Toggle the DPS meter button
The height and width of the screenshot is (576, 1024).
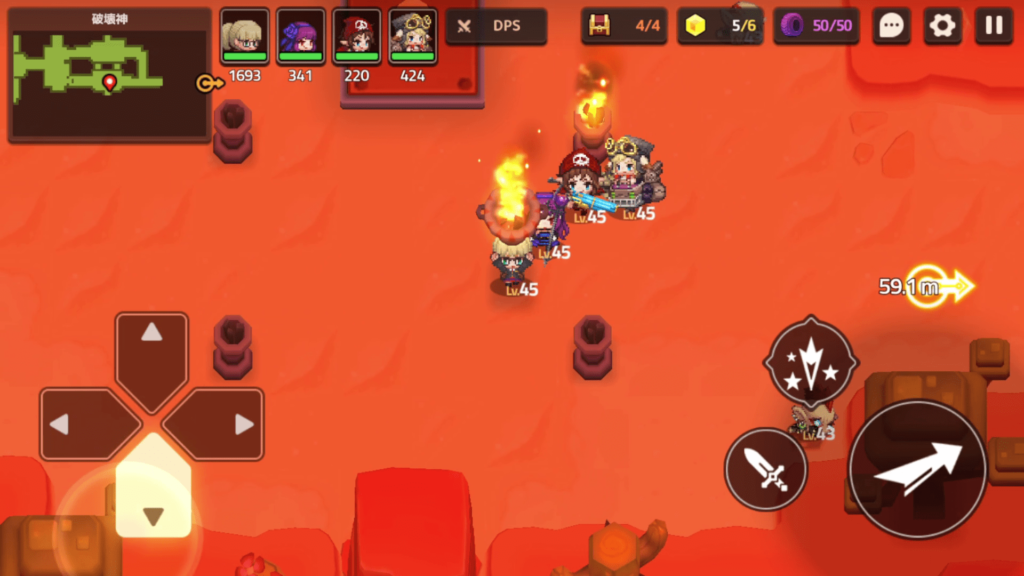pos(496,27)
